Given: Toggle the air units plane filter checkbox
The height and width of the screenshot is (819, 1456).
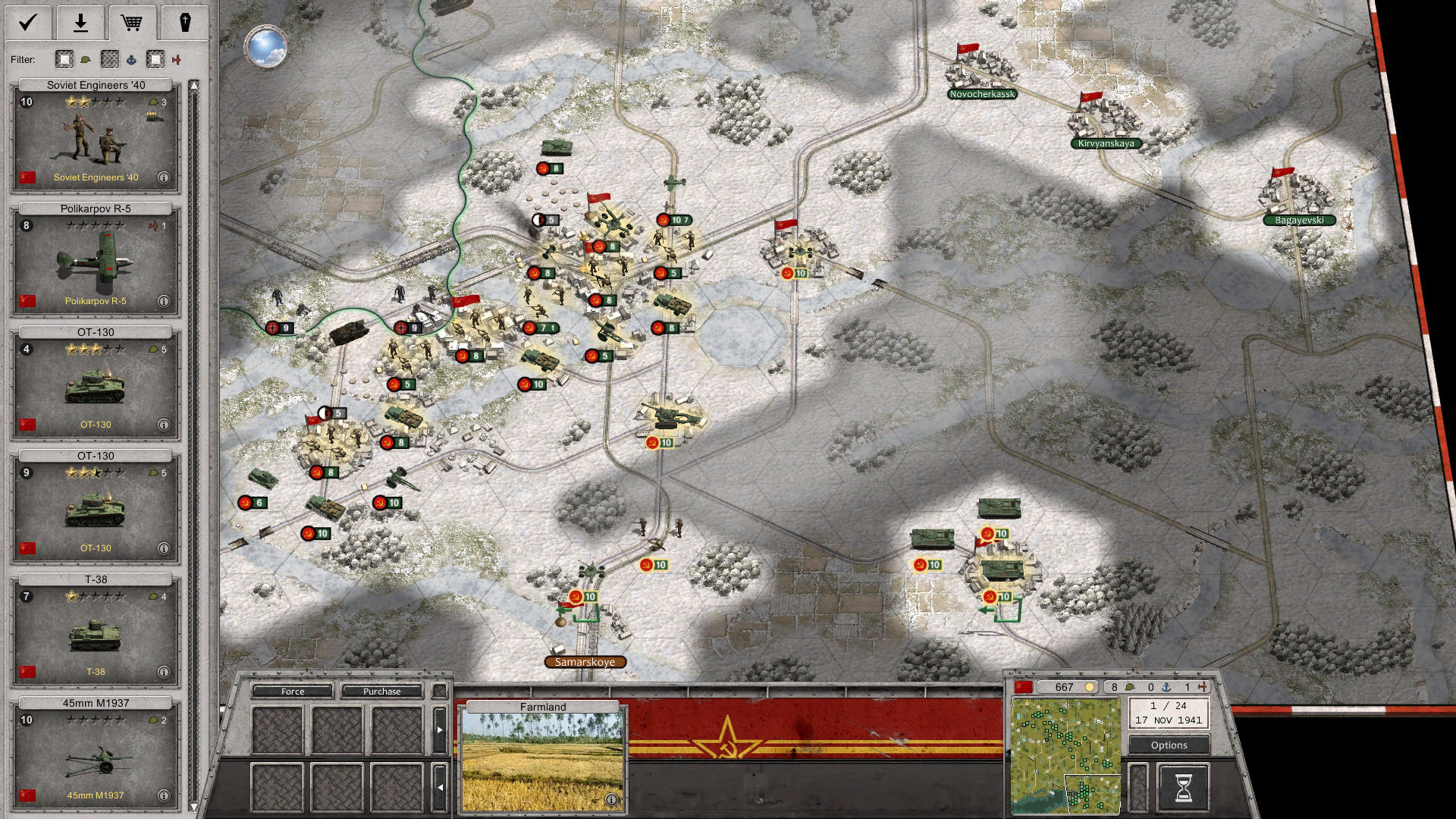Looking at the screenshot, I should pyautogui.click(x=155, y=59).
